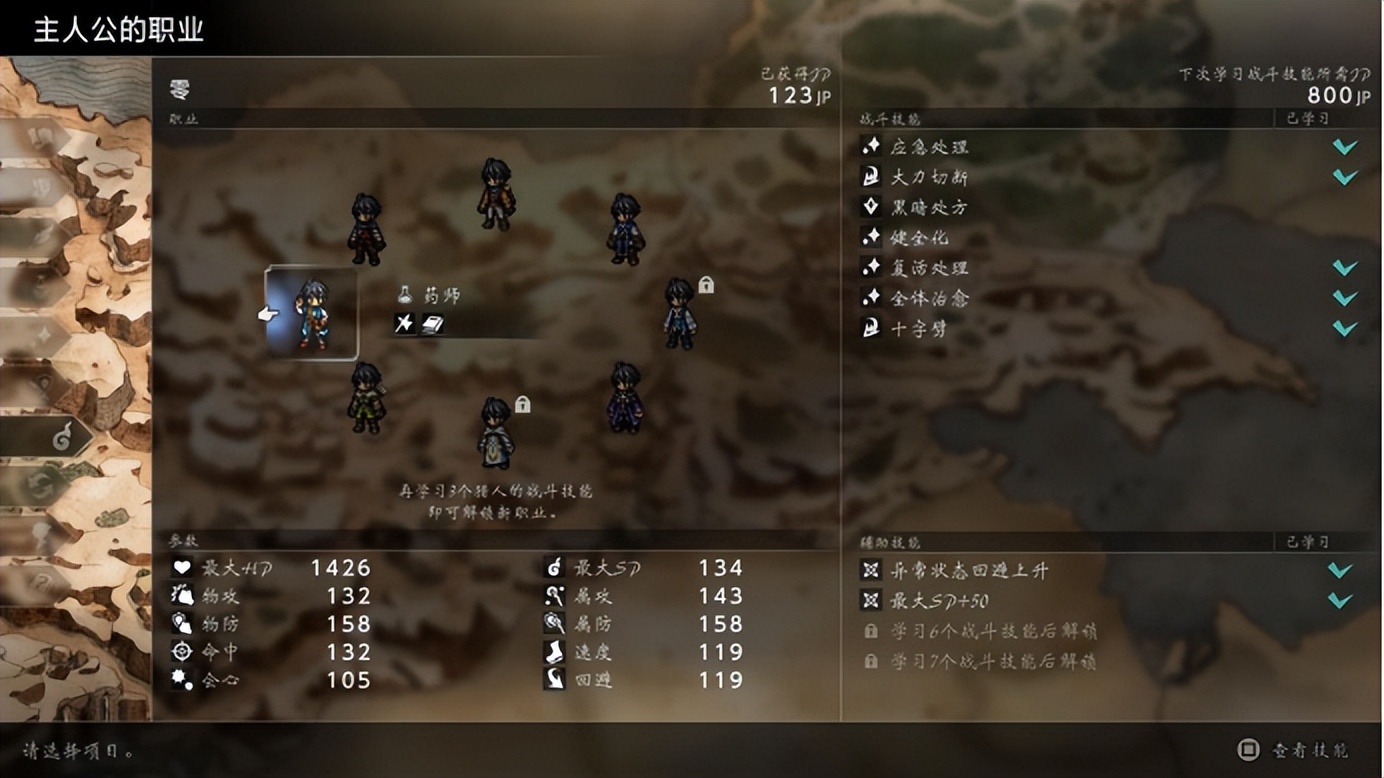Select the 健全化 skill entry

pos(920,238)
